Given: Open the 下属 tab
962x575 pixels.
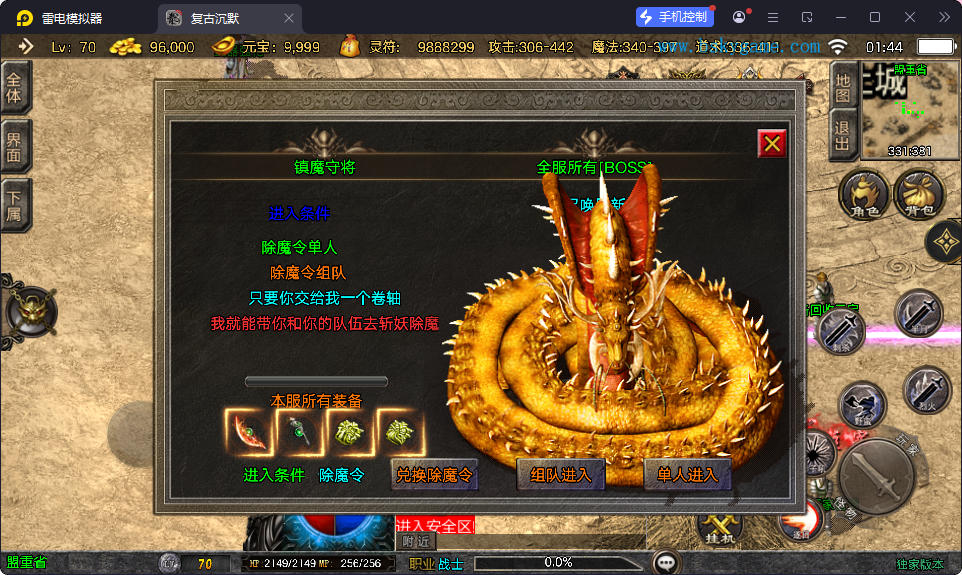Looking at the screenshot, I should tap(15, 207).
